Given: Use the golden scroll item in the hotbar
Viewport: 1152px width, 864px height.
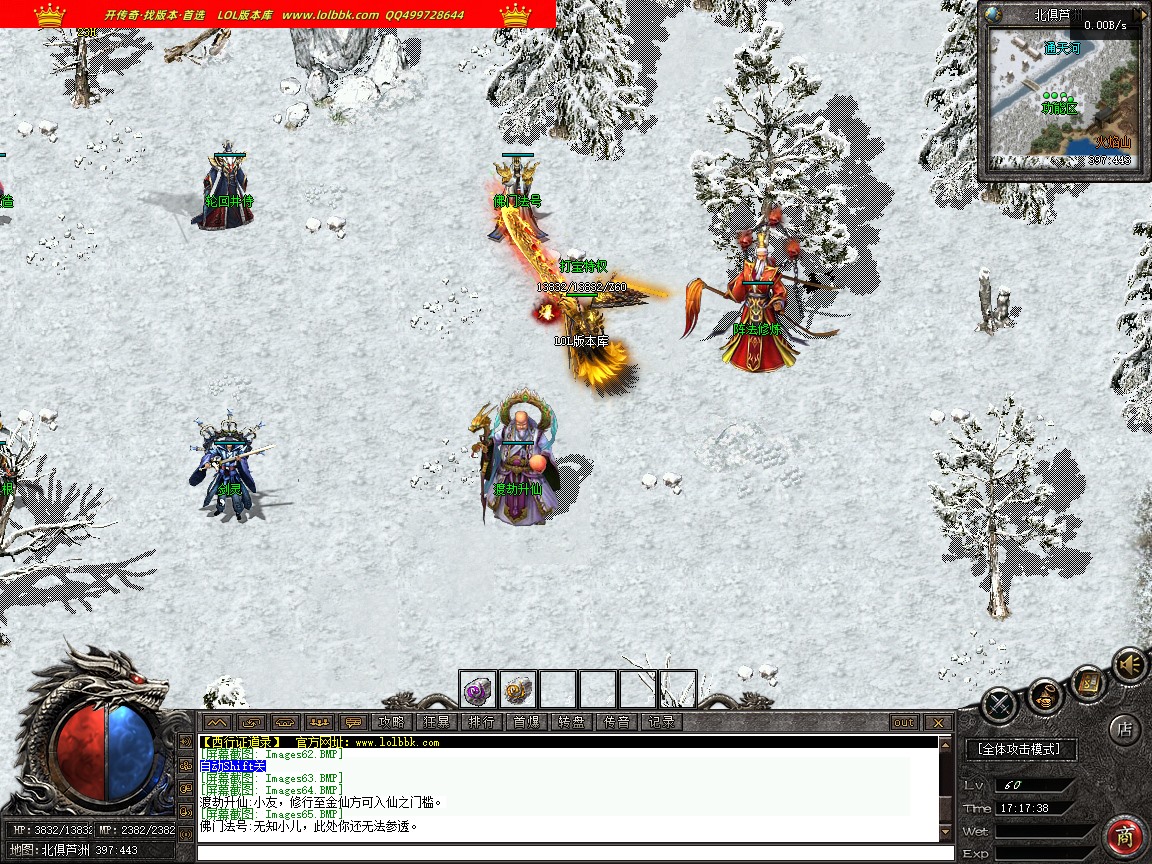Looking at the screenshot, I should tap(518, 689).
